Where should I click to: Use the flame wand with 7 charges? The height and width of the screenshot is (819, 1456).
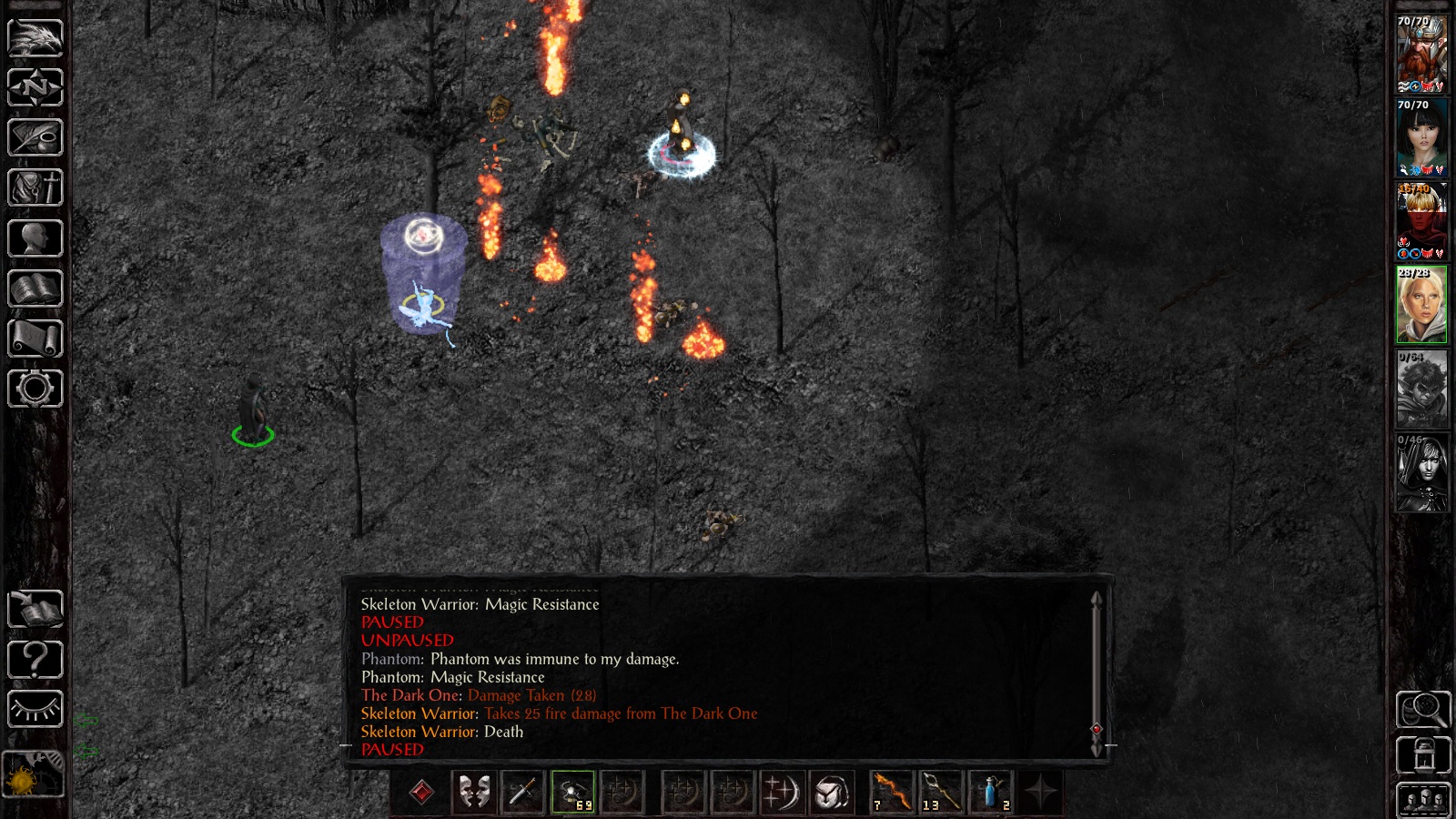point(892,792)
